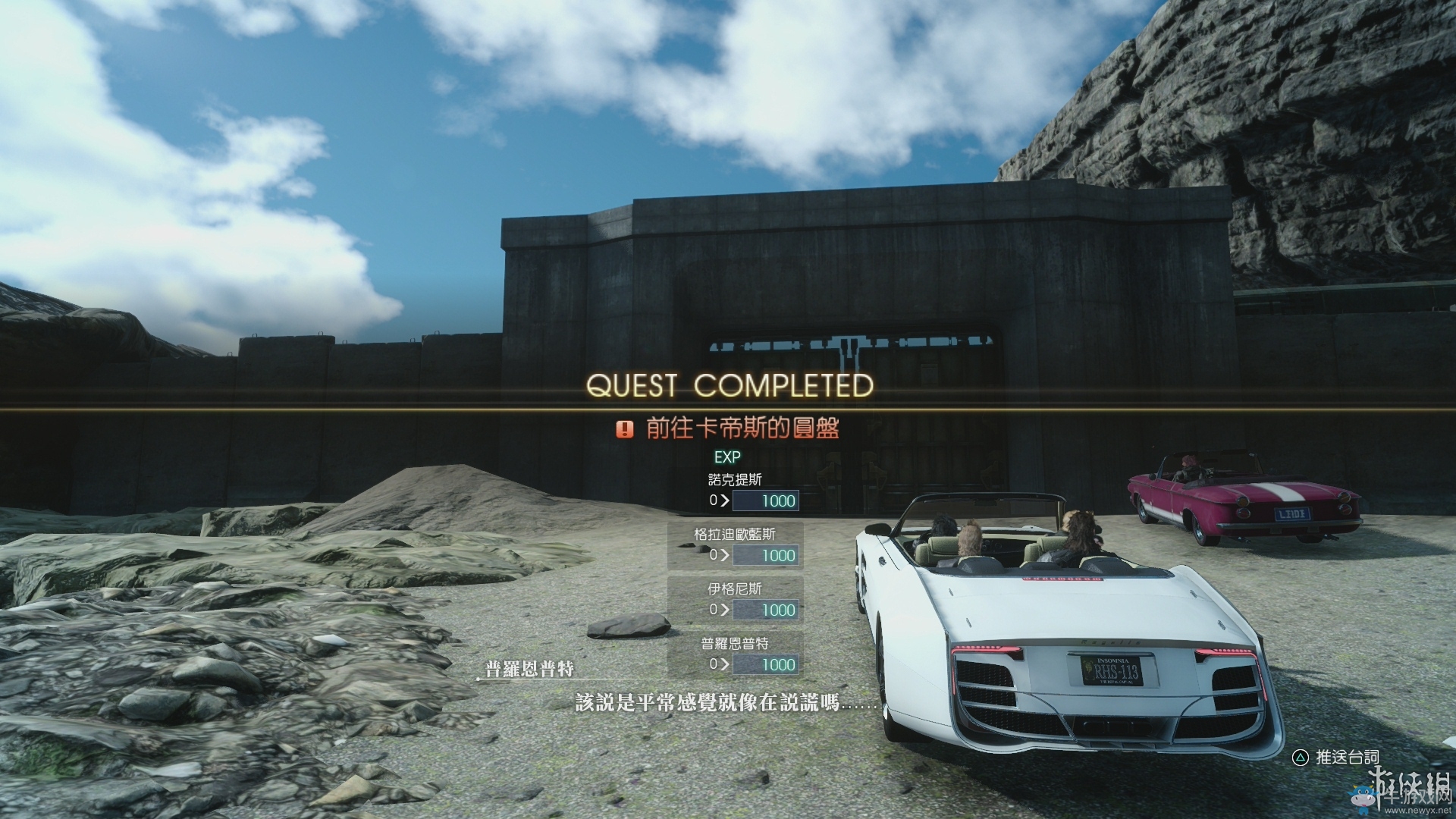Select 諾克提斯's EXP row
Viewport: 1456px width, 819px height.
pyautogui.click(x=736, y=491)
